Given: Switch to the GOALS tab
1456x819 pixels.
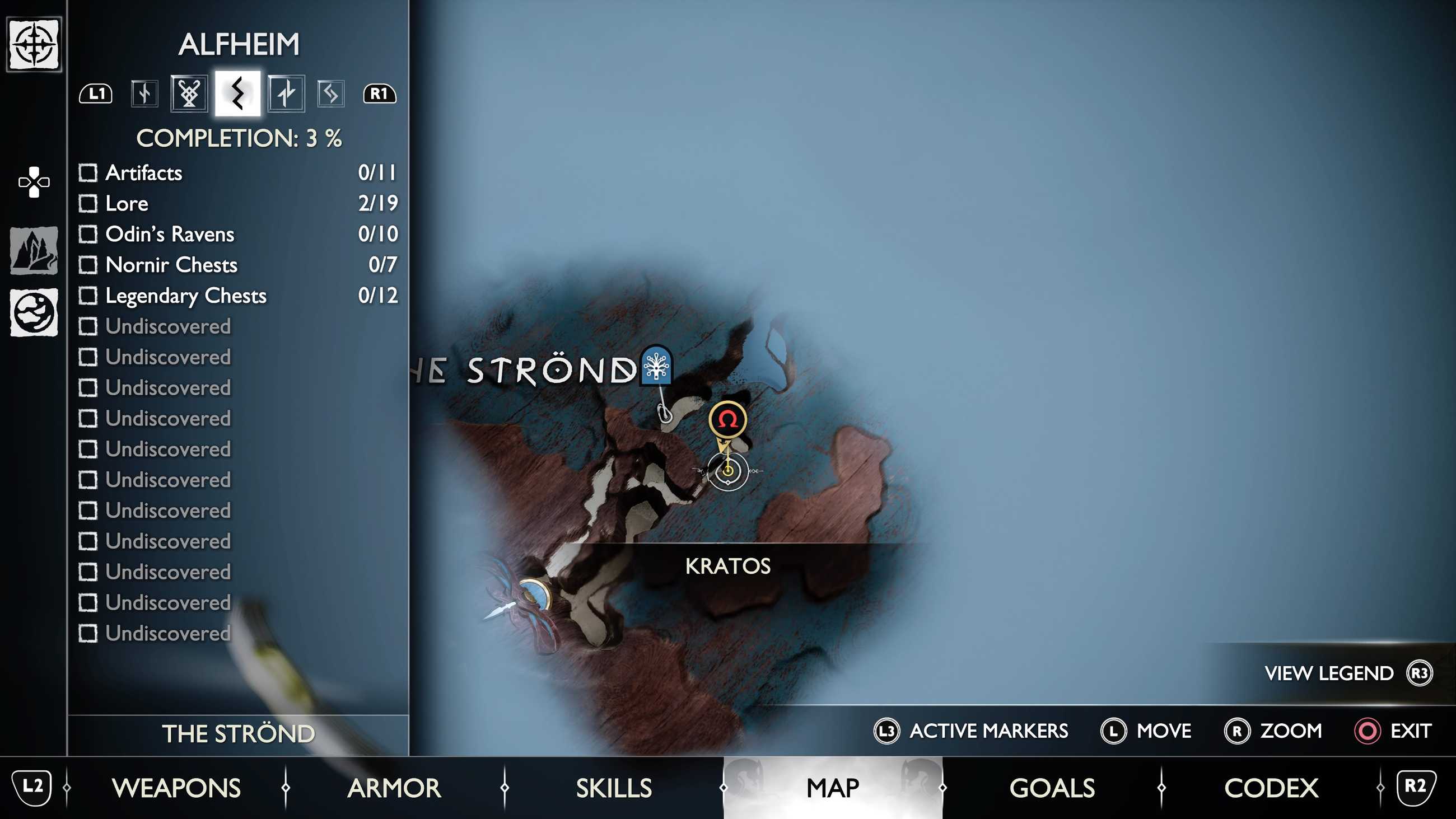Looking at the screenshot, I should pos(1052,787).
